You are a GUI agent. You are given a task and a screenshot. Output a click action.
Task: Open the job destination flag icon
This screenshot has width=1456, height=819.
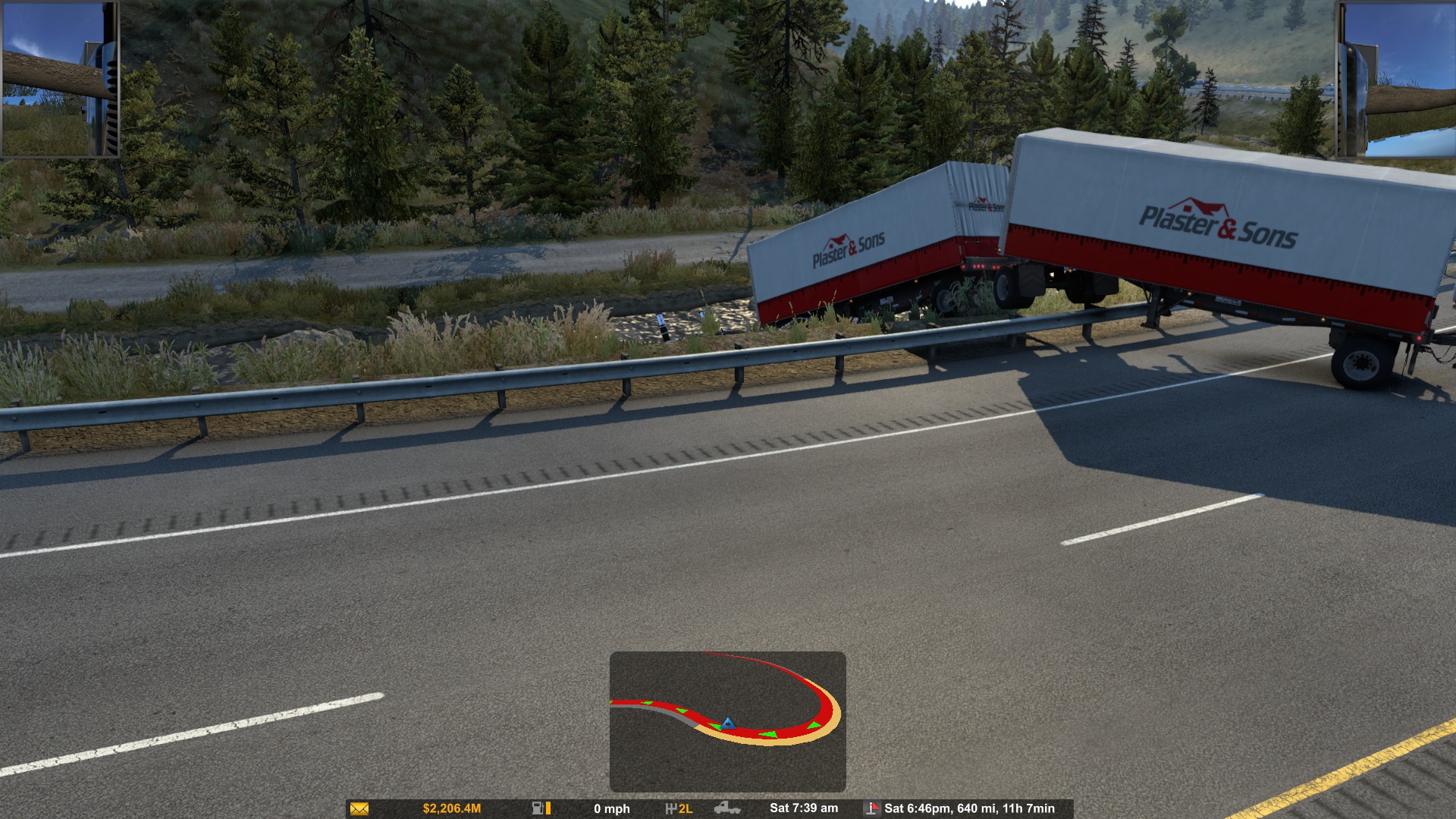(872, 808)
